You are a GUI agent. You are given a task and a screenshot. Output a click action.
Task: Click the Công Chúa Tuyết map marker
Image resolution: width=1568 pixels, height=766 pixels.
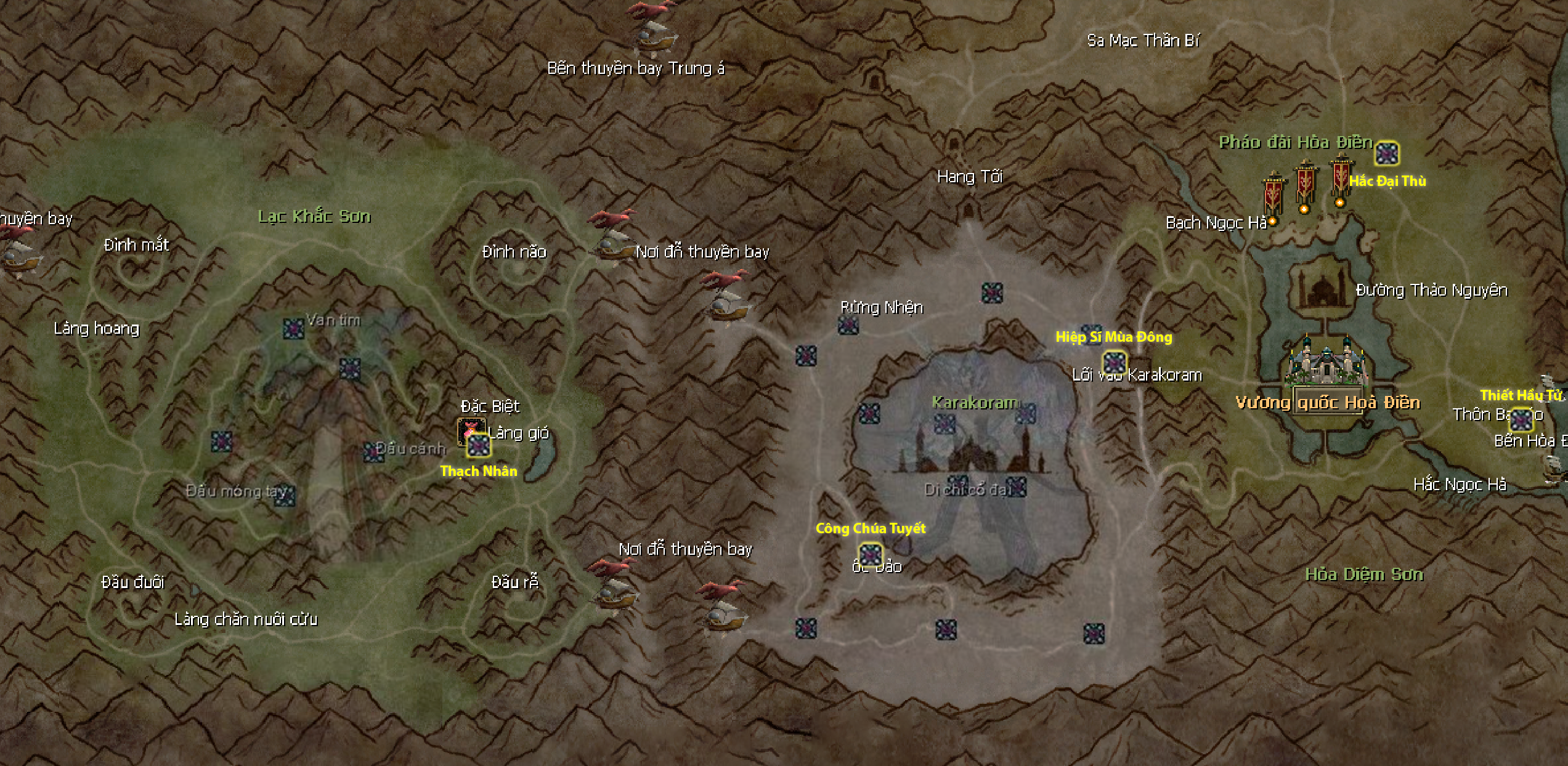coord(870,554)
